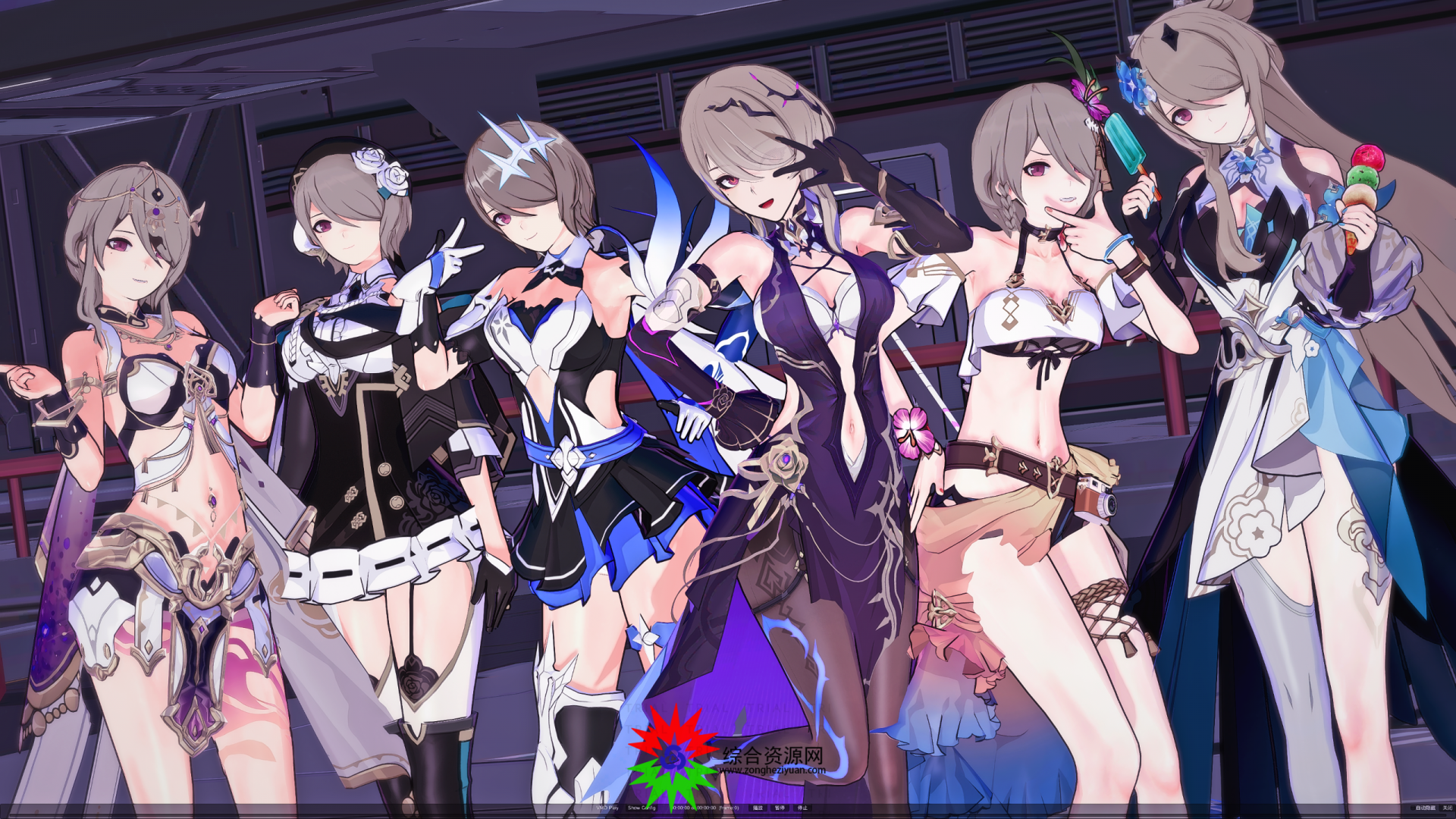This screenshot has height=819, width=1456.
Task: Enable the 自动隐藏 auto-hide checkbox
Action: tap(1414, 808)
